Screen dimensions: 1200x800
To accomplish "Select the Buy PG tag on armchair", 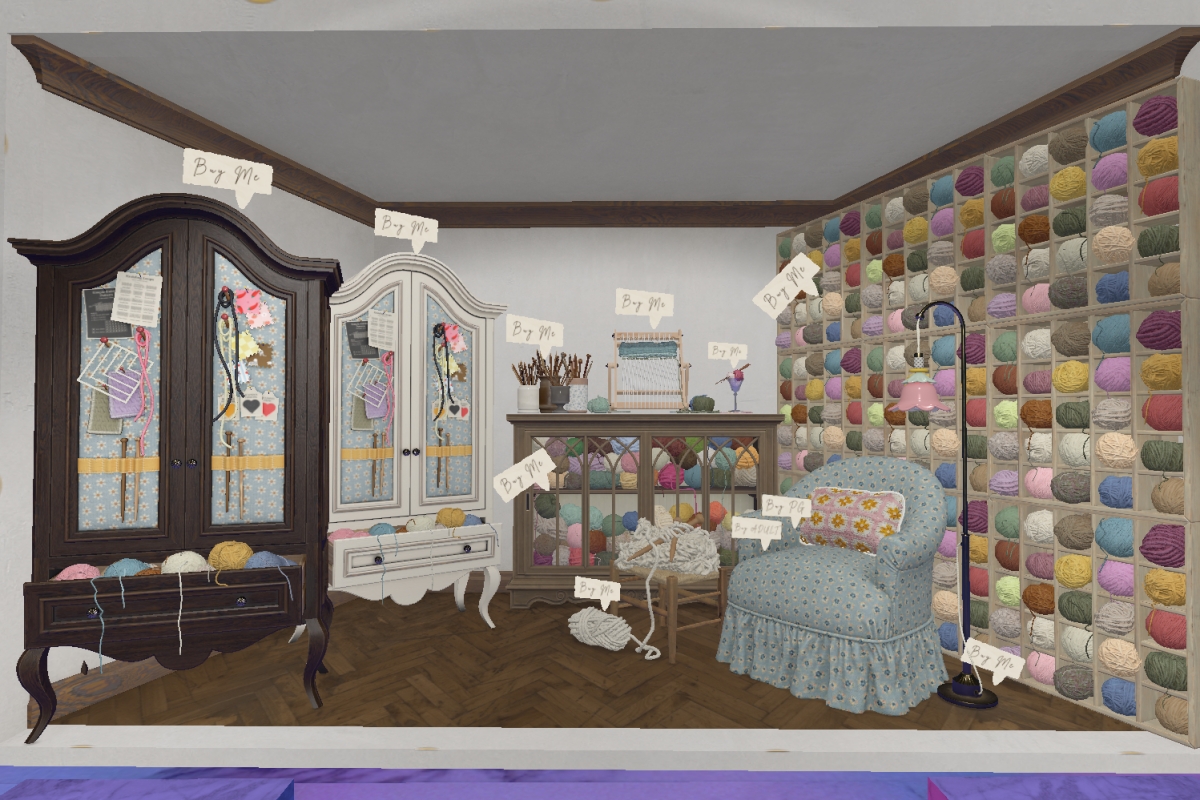I will click(x=786, y=506).
